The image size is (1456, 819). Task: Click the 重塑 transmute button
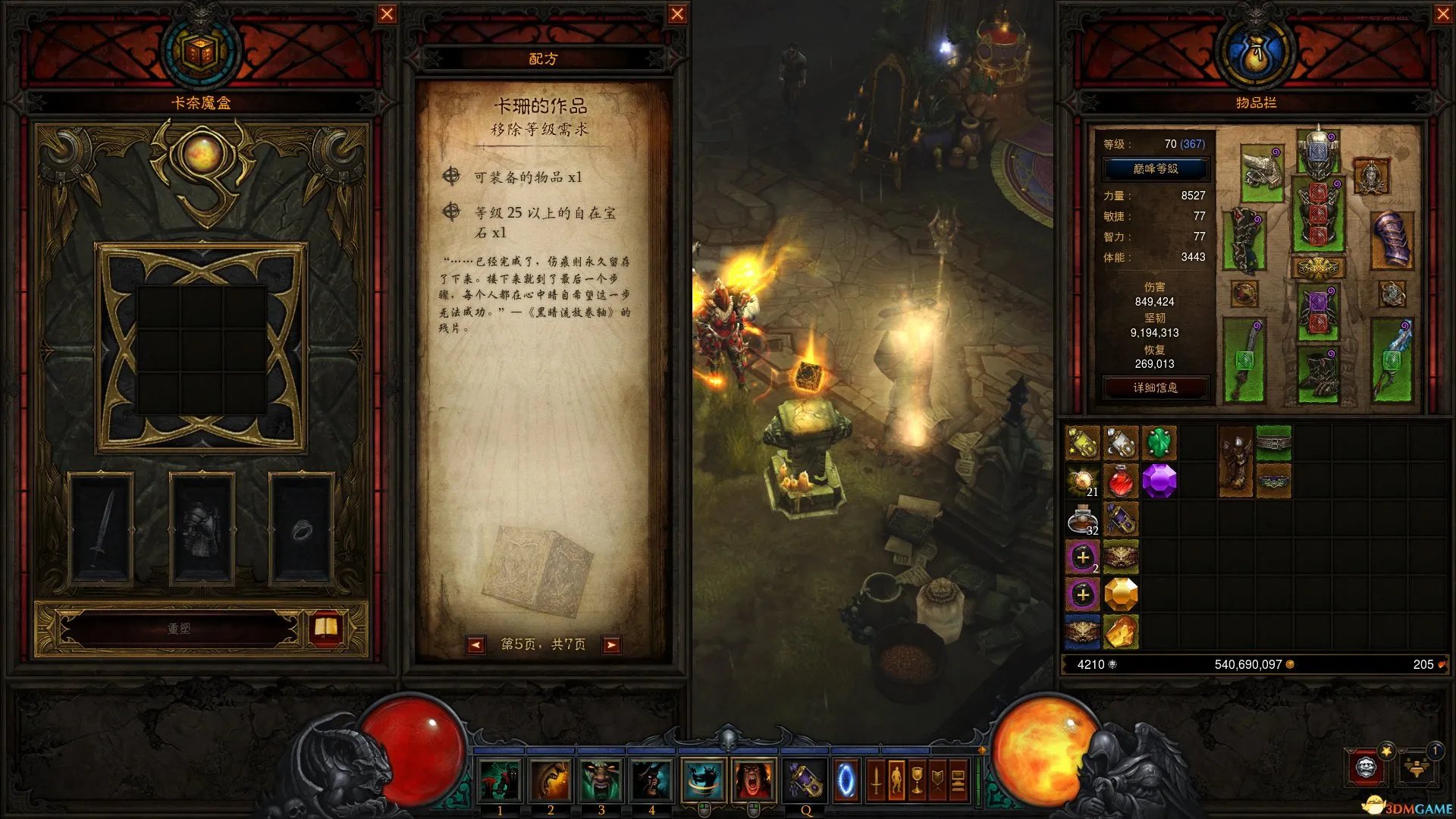(180, 629)
